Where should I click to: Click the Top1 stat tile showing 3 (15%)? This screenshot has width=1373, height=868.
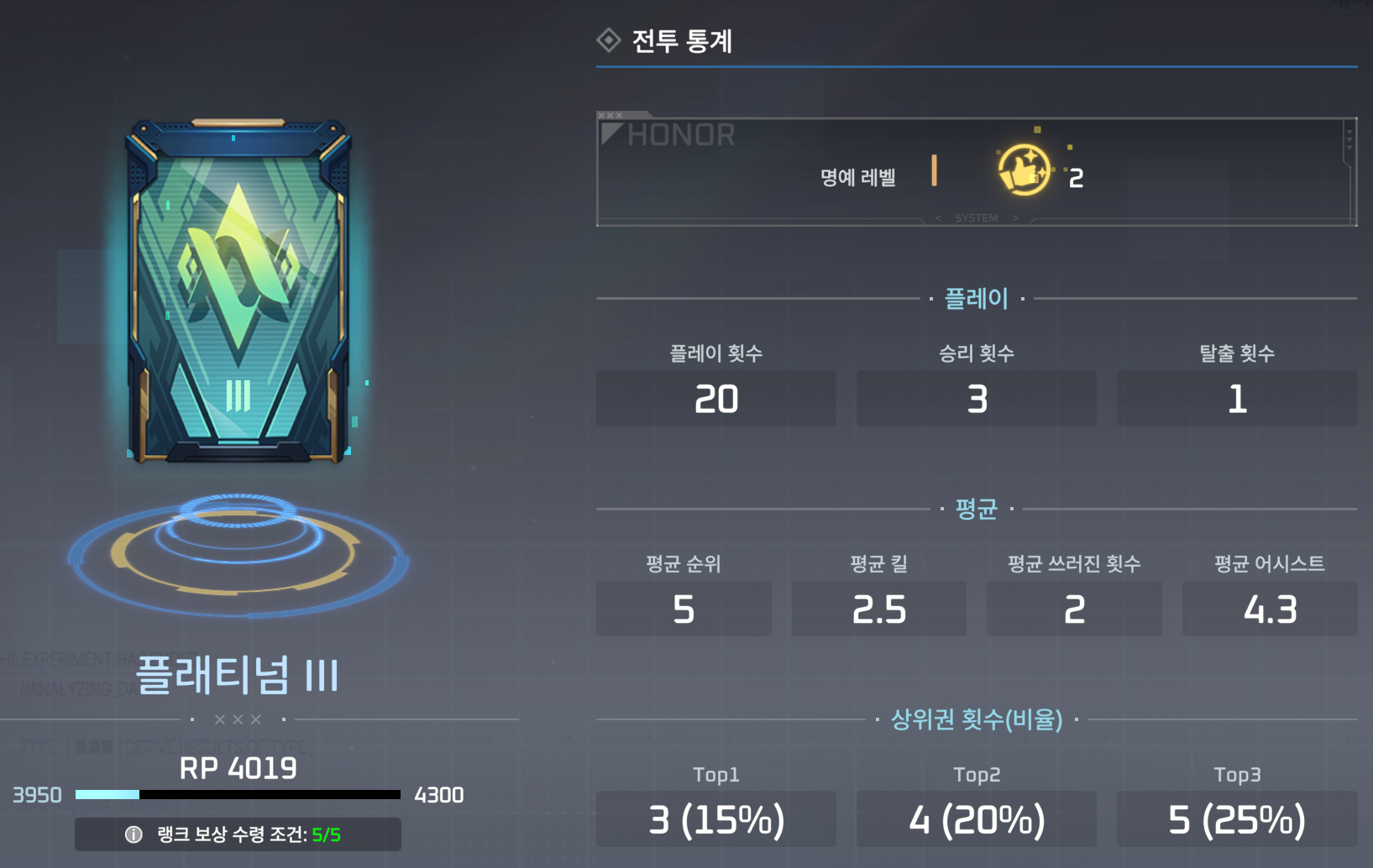point(715,818)
